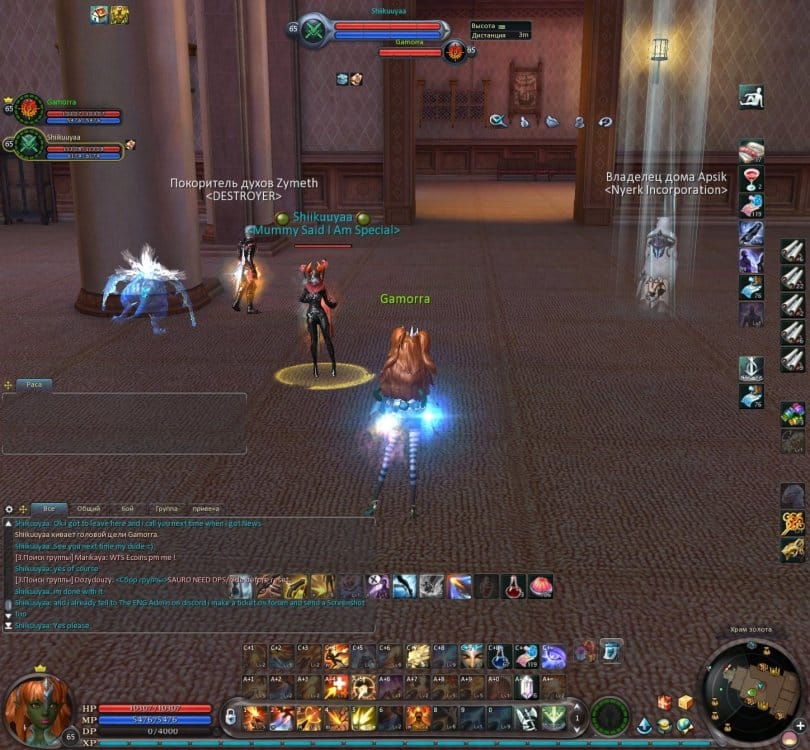Select Gamorra's party frame portrait
Screen dimensions: 810x750
[28, 106]
